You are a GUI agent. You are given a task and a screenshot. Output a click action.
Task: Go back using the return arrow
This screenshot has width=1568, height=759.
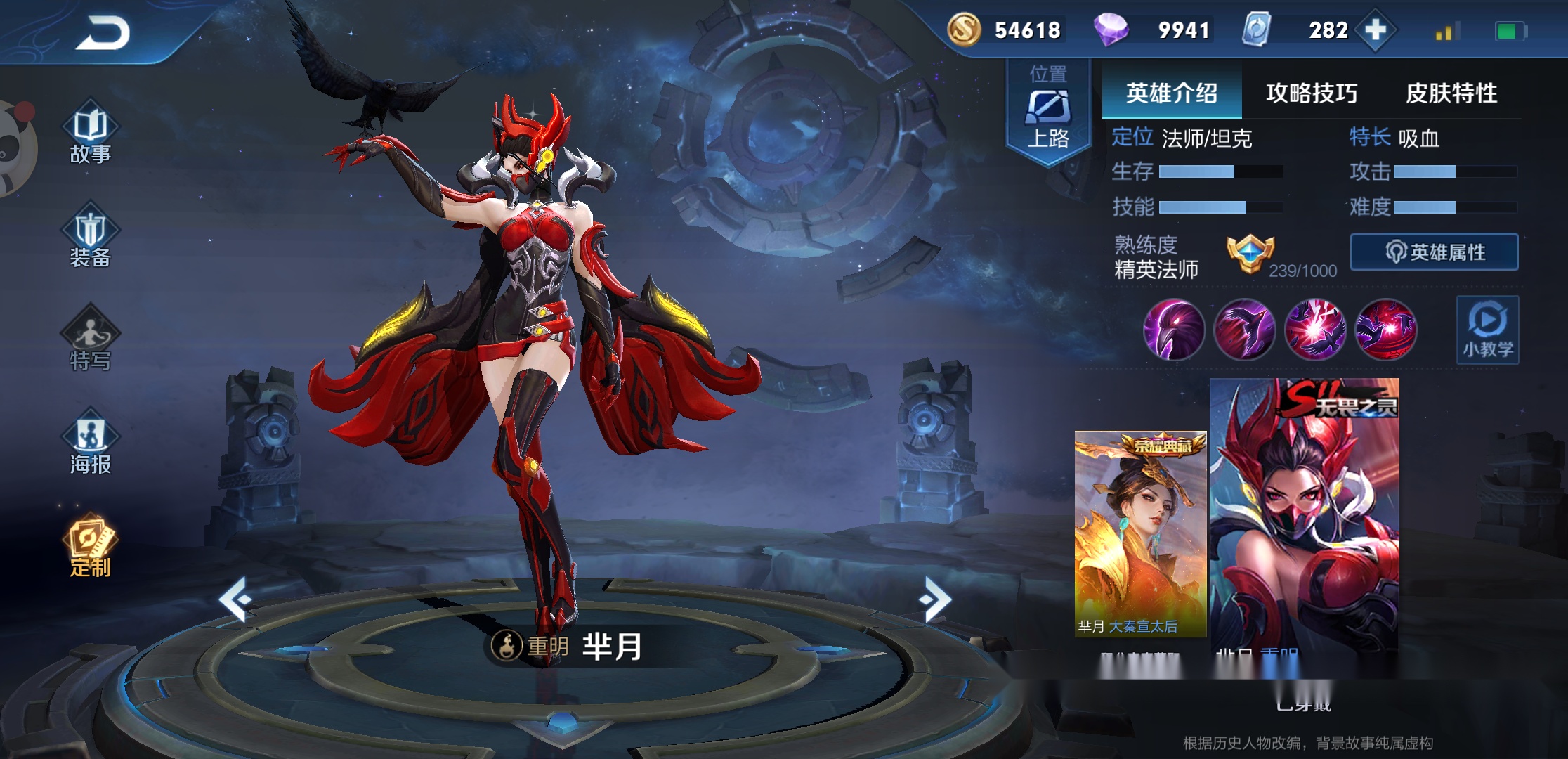point(103,33)
